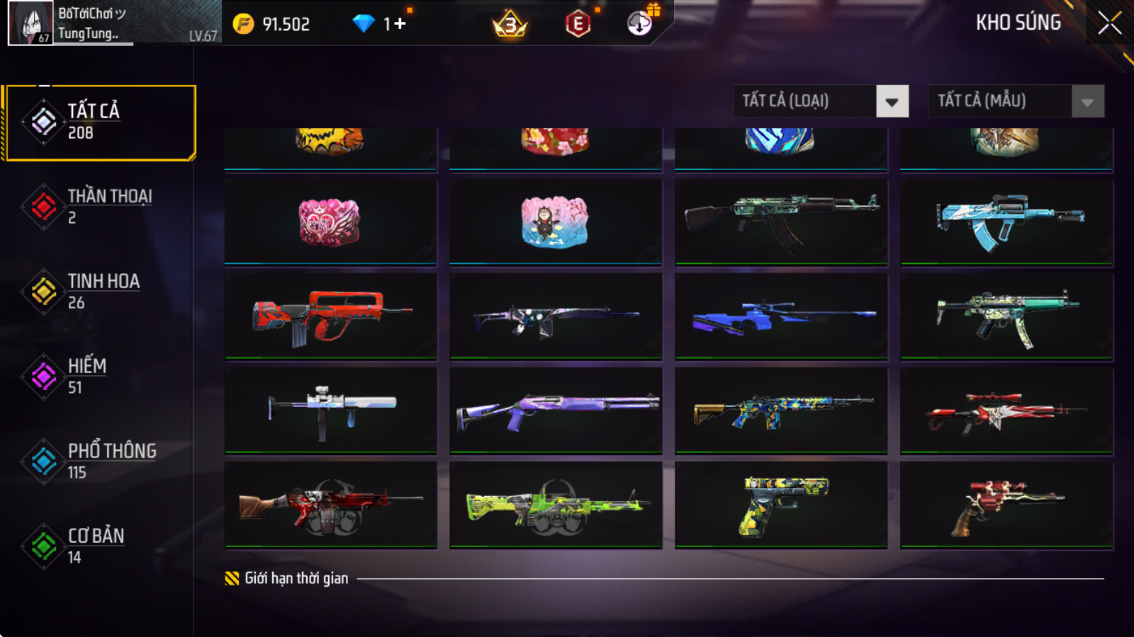Viewport: 1134px width, 637px height.
Task: Choose the Cơ Bản category tab
Action: click(x=99, y=545)
